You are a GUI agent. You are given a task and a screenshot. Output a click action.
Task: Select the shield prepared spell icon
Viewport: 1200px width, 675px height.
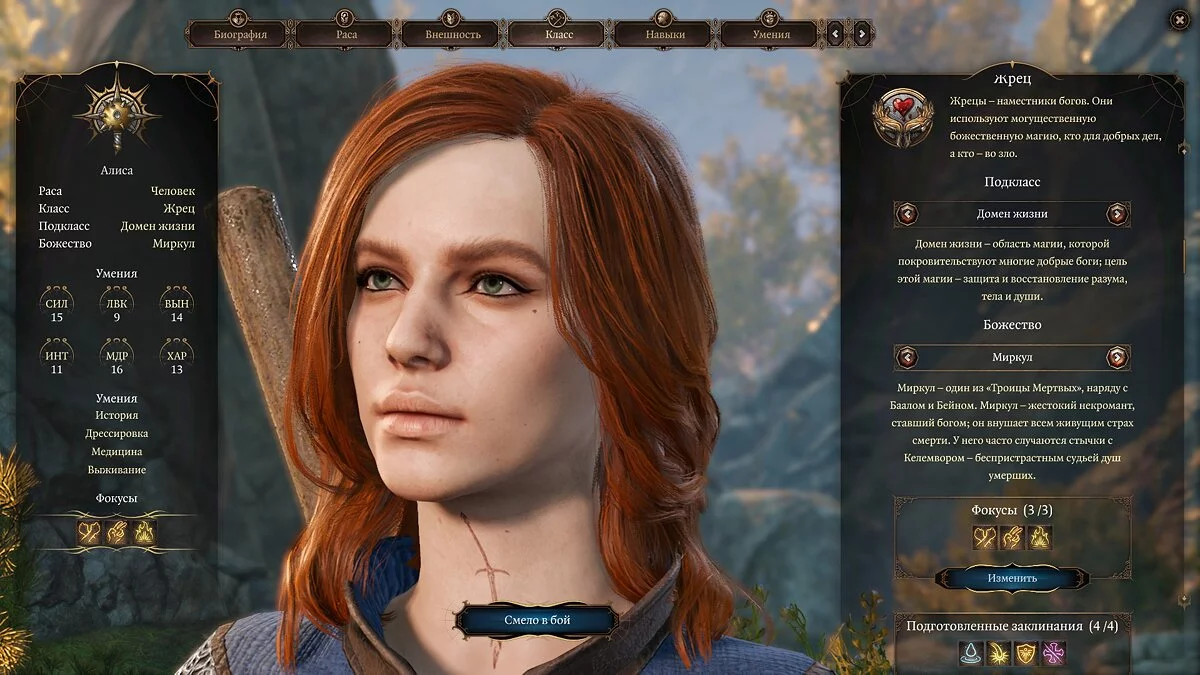click(x=1027, y=654)
